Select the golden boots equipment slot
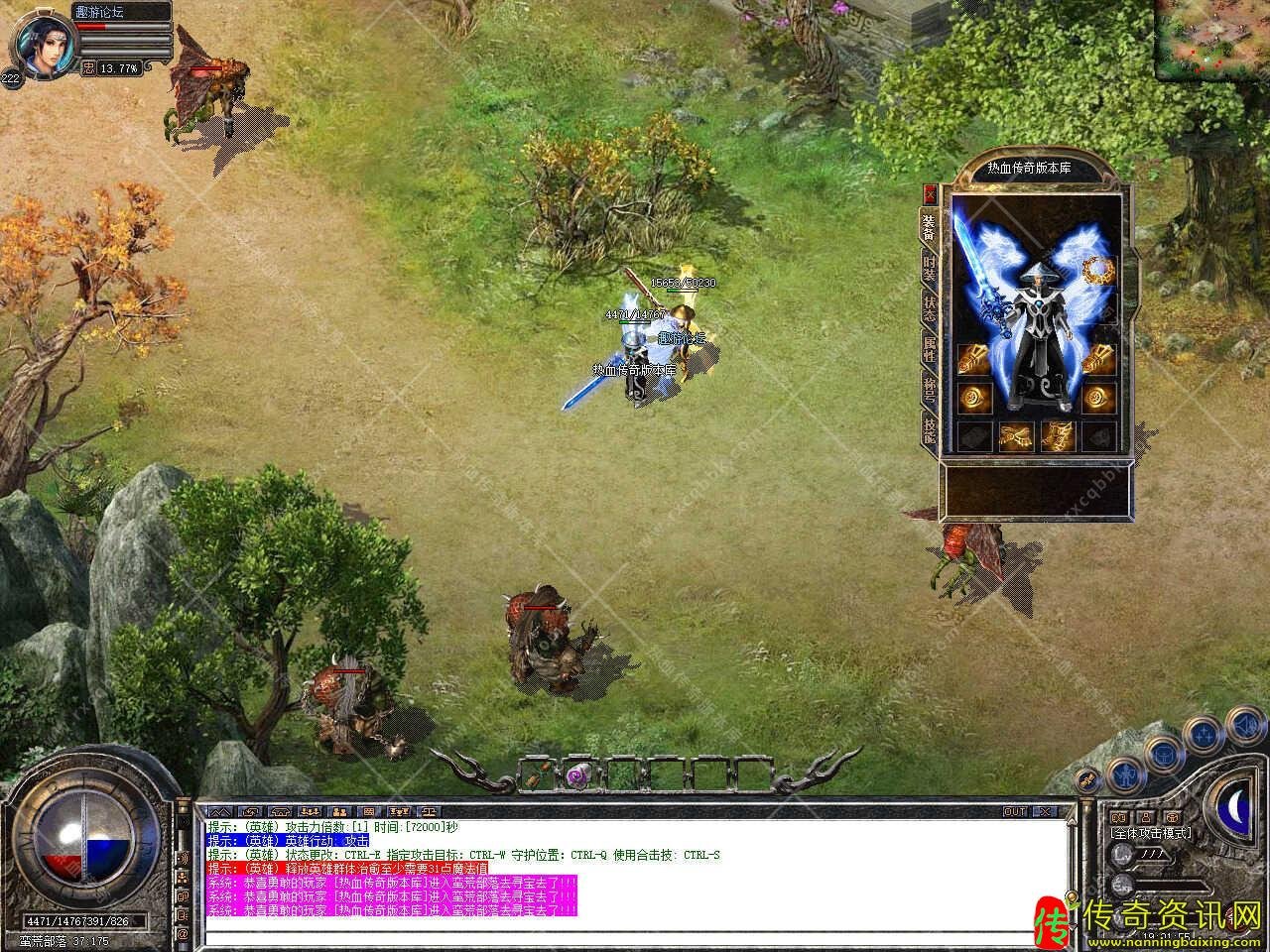 click(x=1057, y=435)
